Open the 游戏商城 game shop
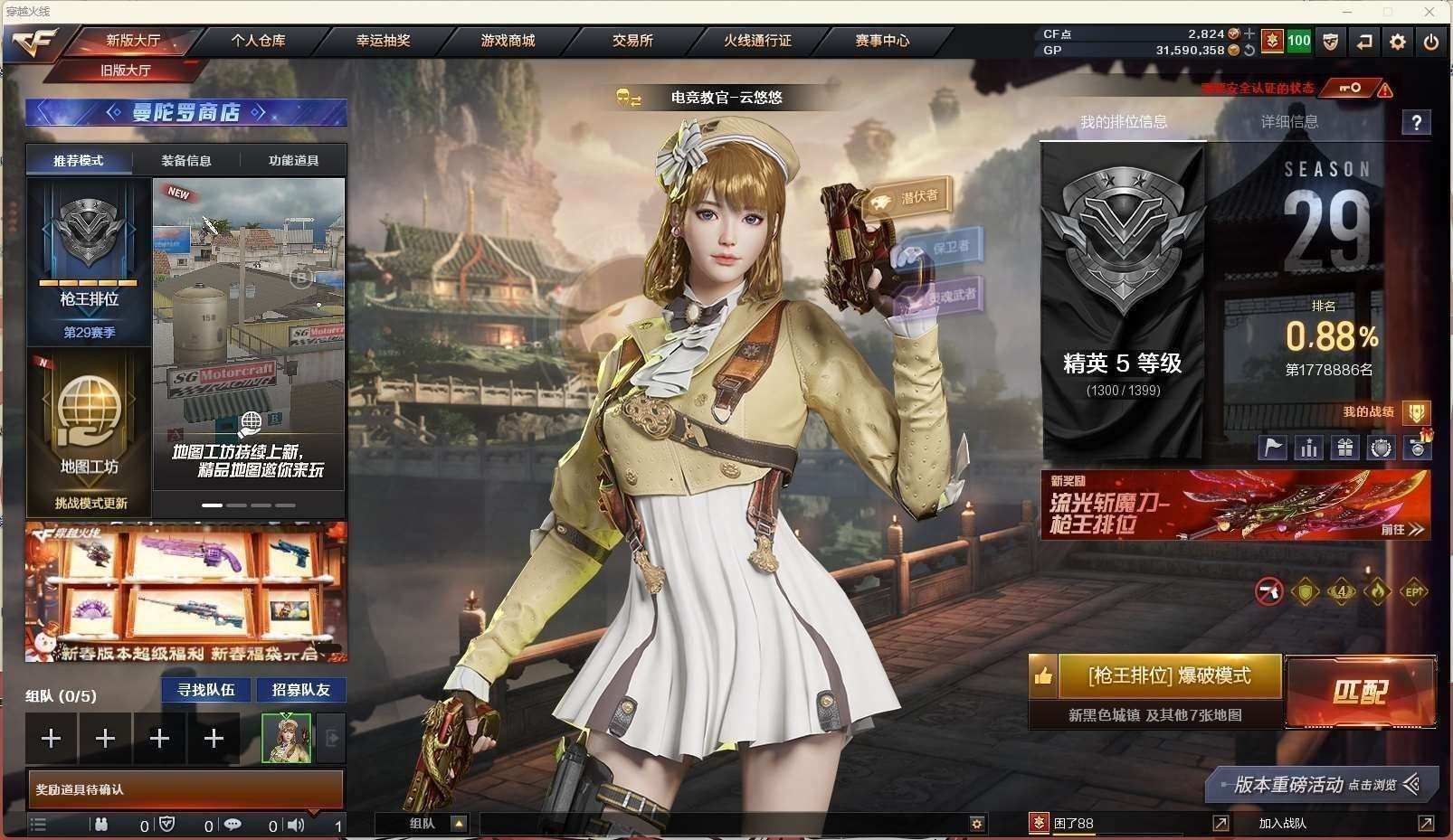 pos(508,41)
